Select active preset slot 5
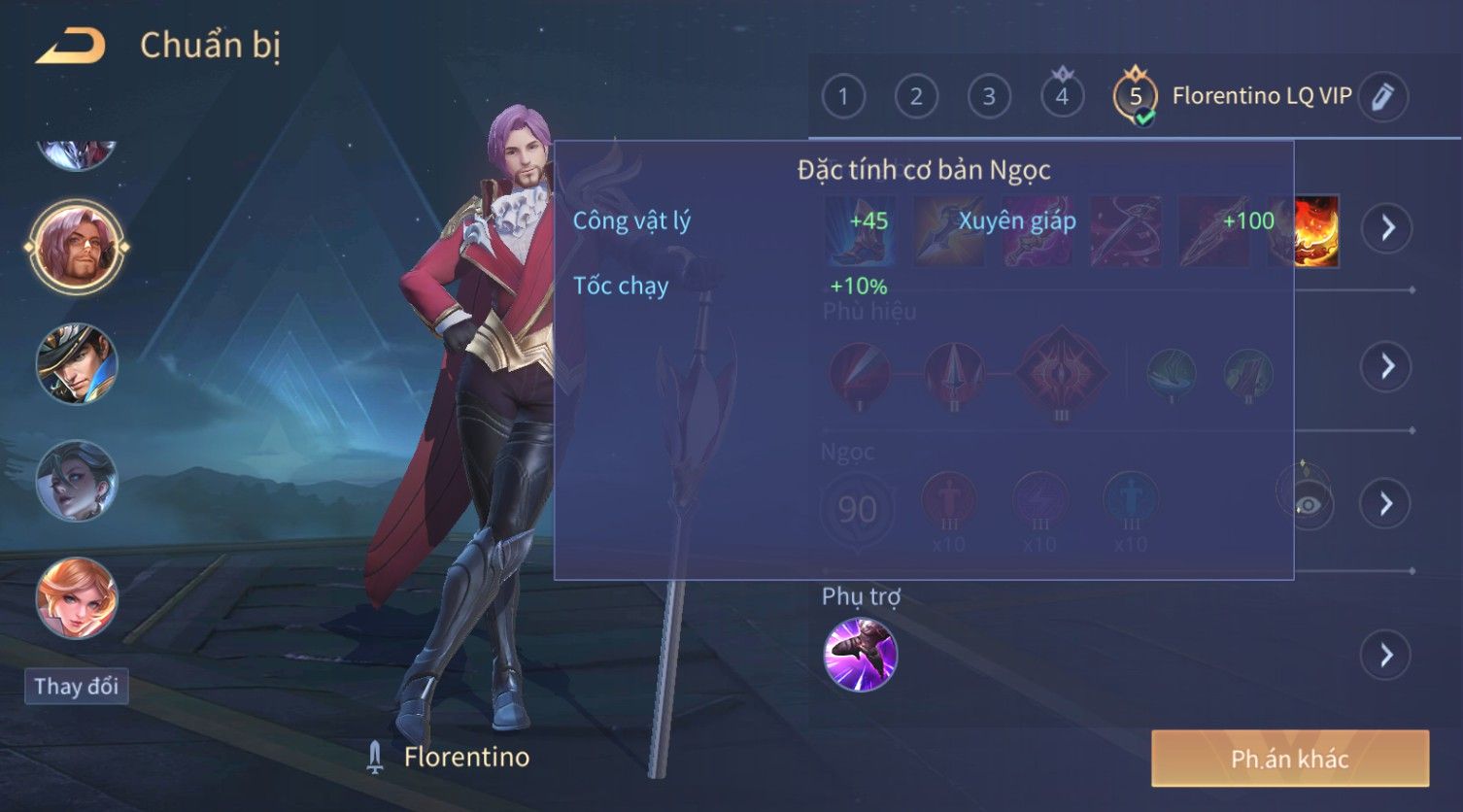1463x812 pixels. coord(1135,97)
